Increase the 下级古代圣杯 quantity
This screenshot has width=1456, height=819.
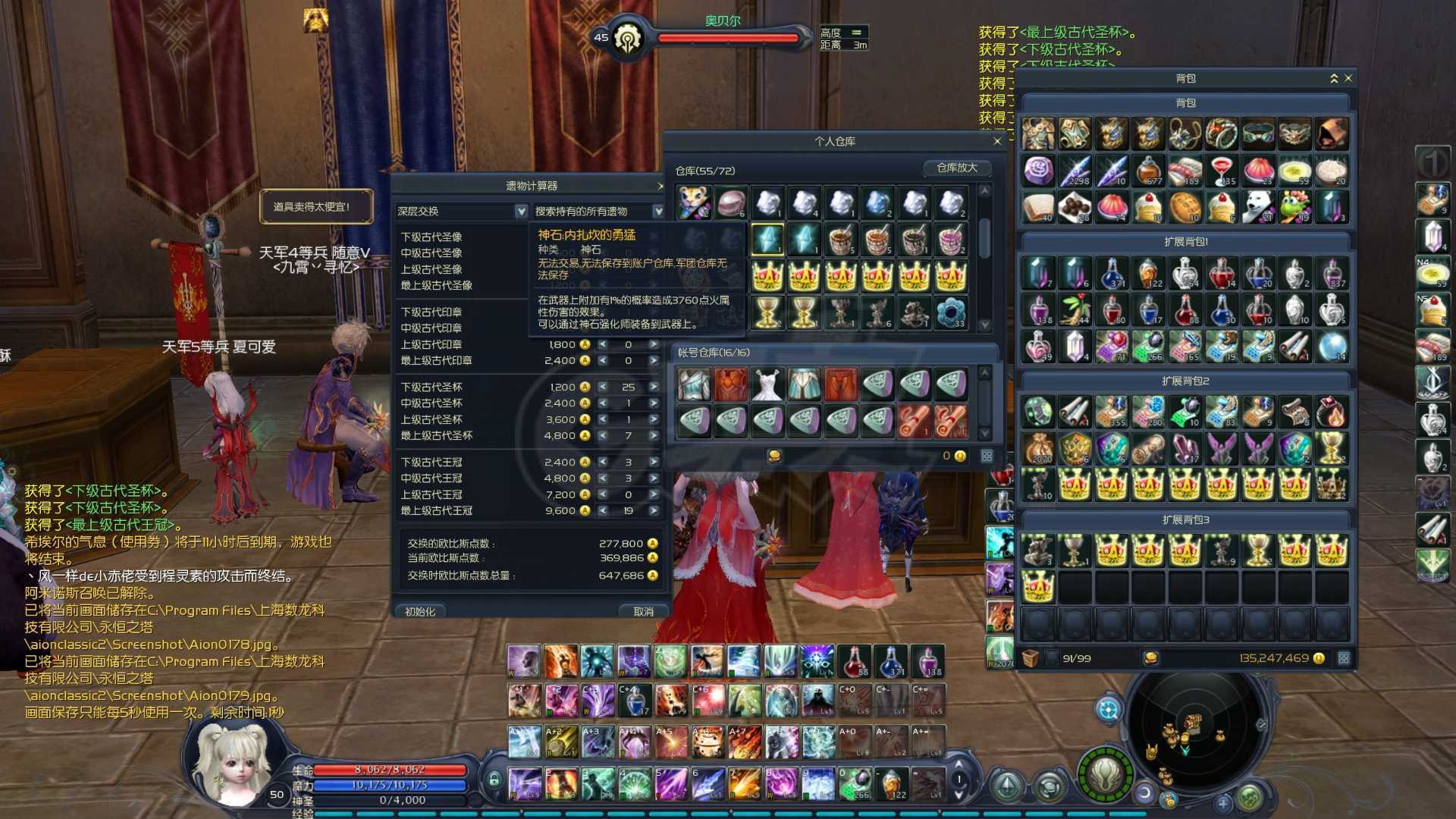653,387
